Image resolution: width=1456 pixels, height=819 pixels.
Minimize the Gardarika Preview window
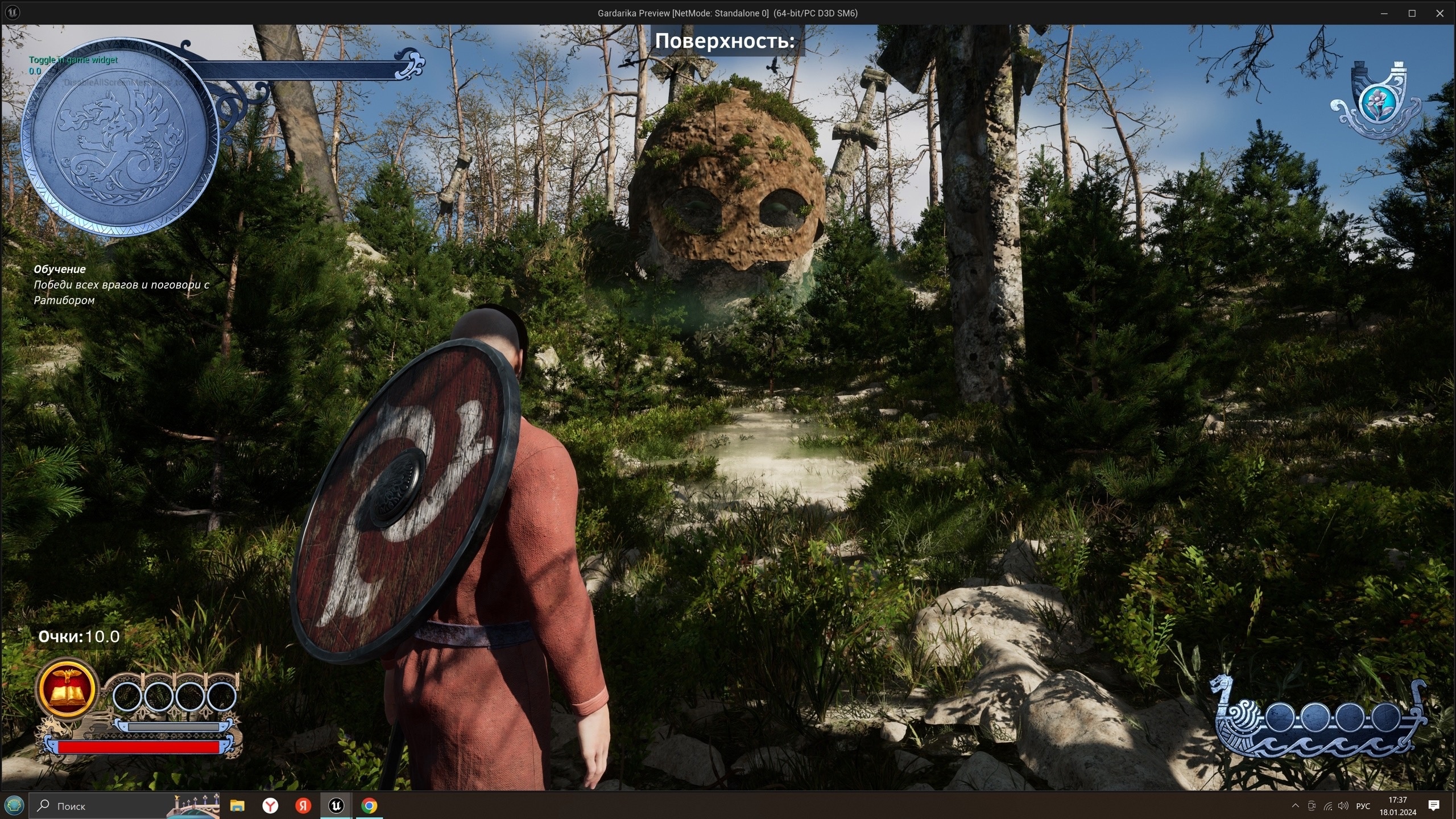(x=1384, y=13)
